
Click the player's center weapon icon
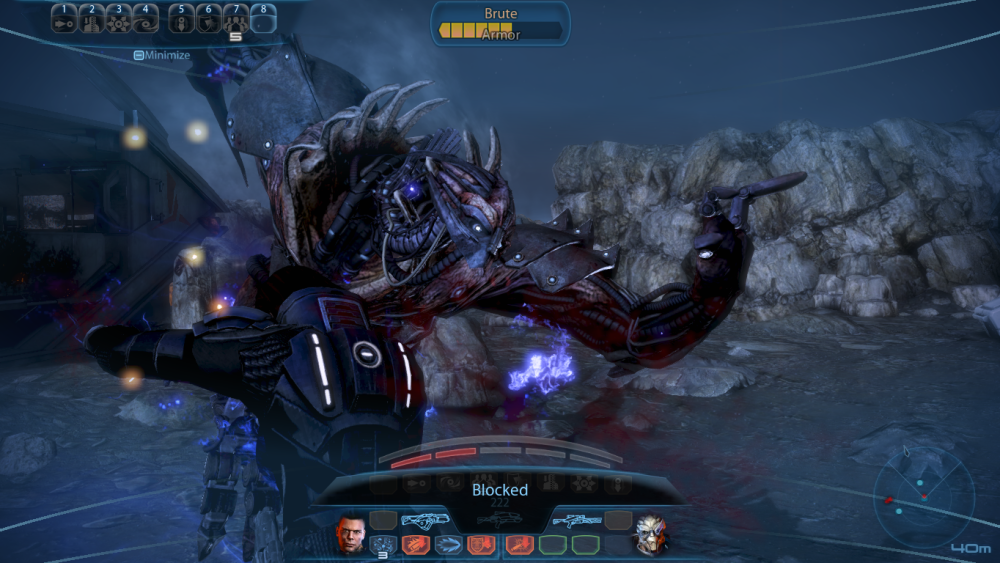[500, 521]
